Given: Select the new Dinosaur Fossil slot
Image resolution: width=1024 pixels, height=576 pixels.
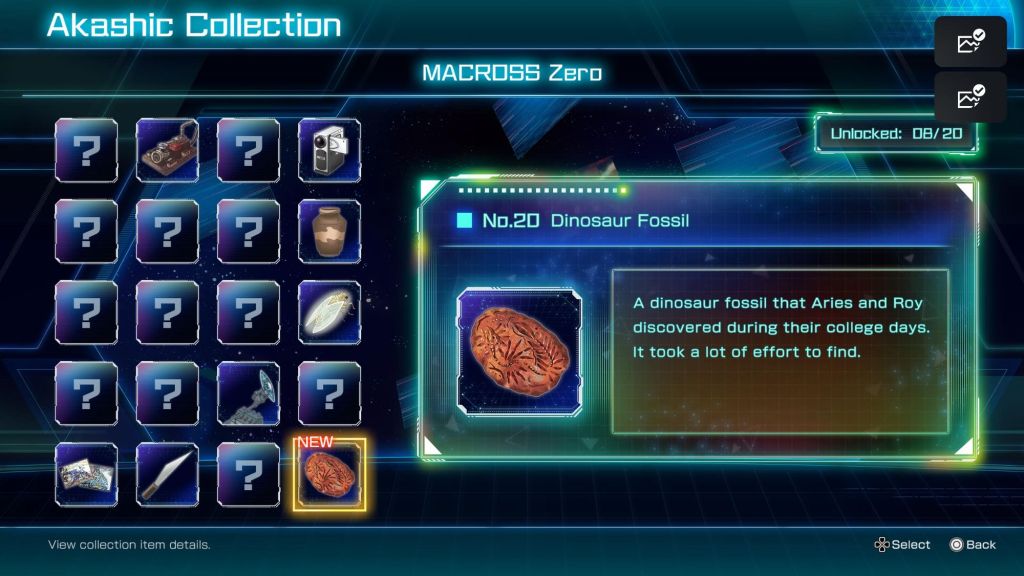Looking at the screenshot, I should pos(329,474).
